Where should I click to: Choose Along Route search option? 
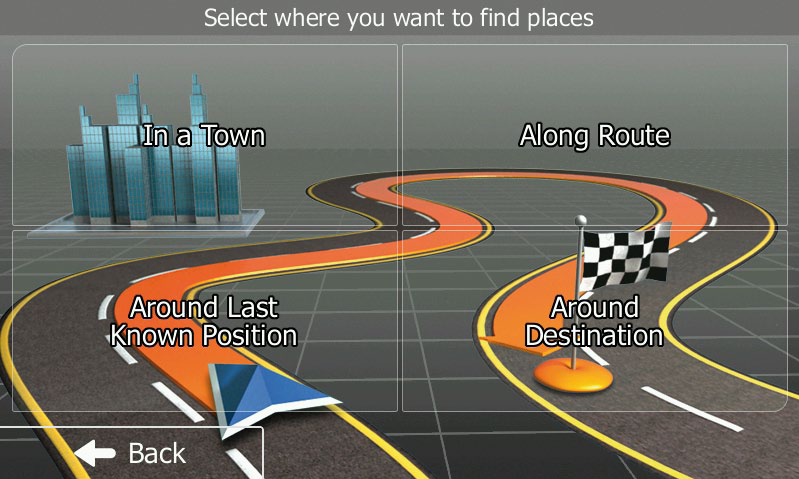594,135
